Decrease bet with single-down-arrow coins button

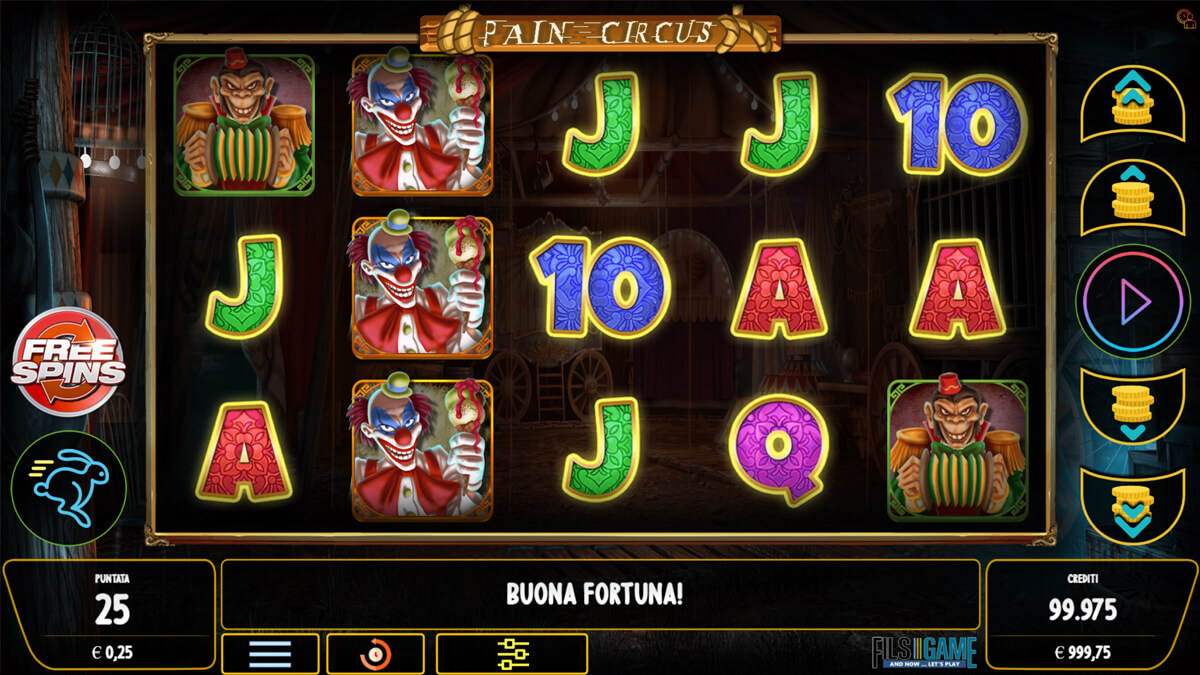click(1132, 408)
